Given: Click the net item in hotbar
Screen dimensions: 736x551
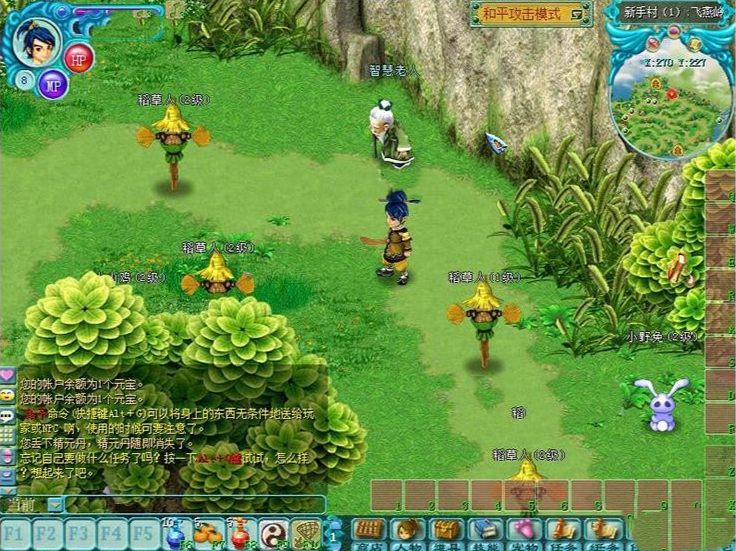Looking at the screenshot, I should coord(307,532).
